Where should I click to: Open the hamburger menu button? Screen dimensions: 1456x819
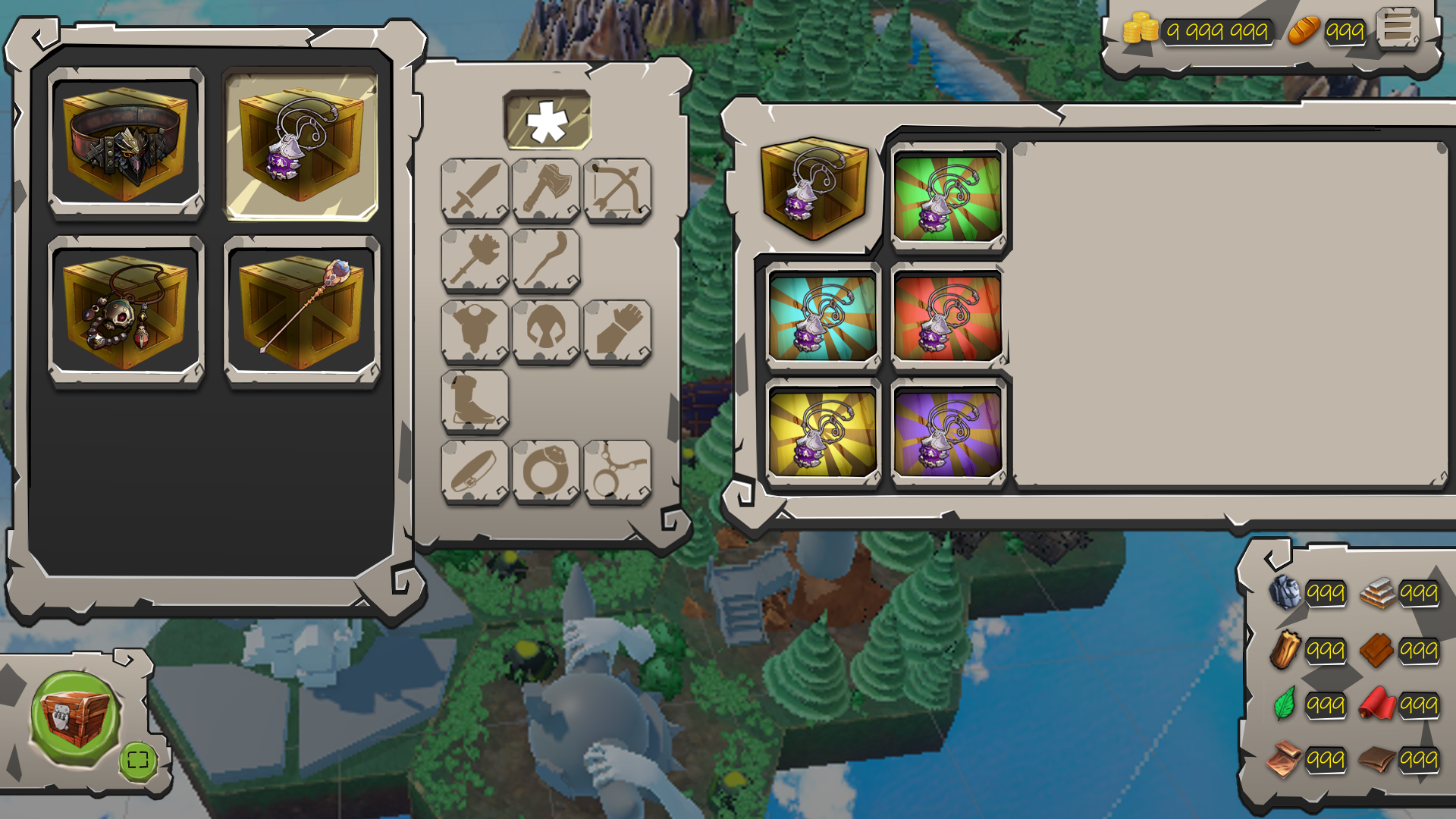click(x=1398, y=28)
